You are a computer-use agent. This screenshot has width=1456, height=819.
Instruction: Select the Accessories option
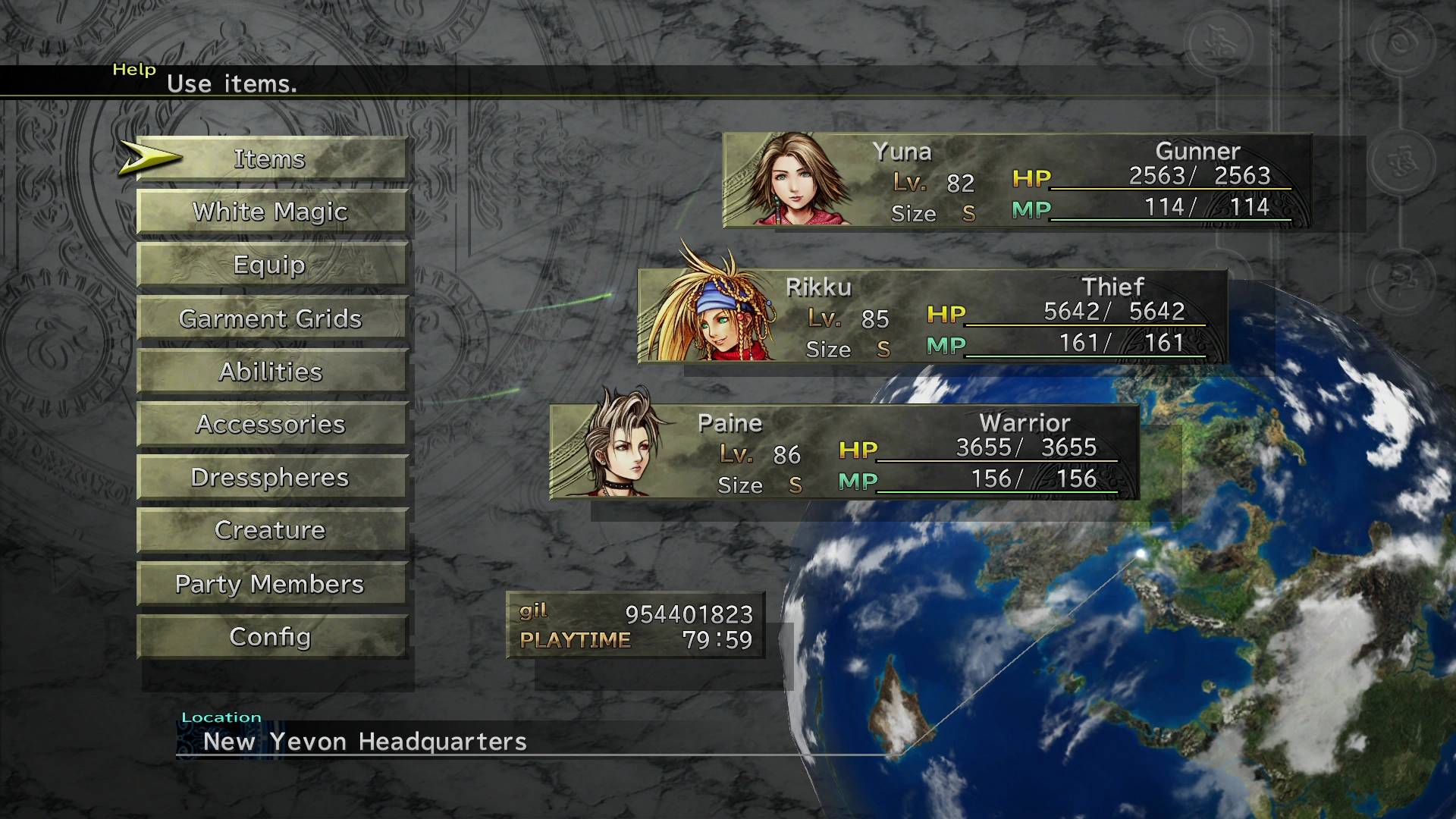pyautogui.click(x=271, y=425)
